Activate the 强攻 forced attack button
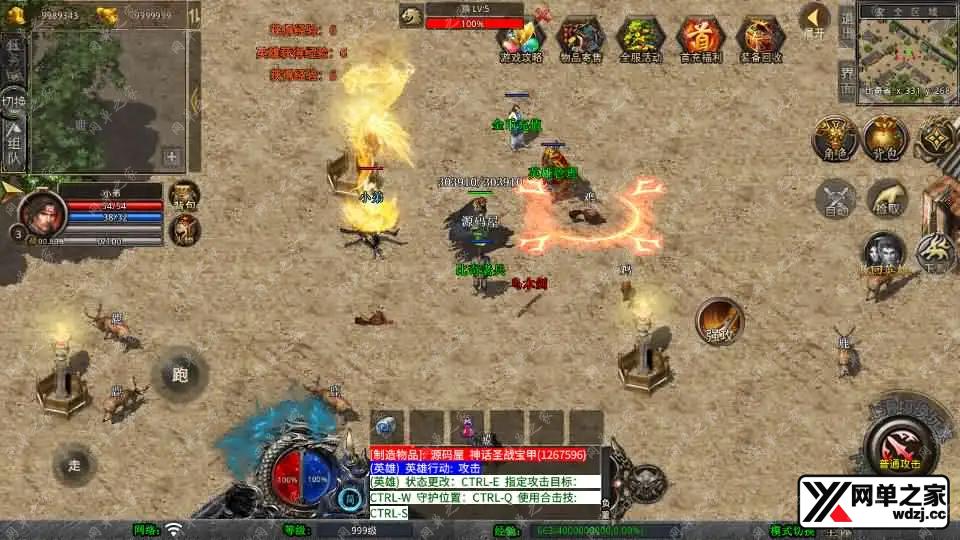This screenshot has width=960, height=540. coord(720,320)
